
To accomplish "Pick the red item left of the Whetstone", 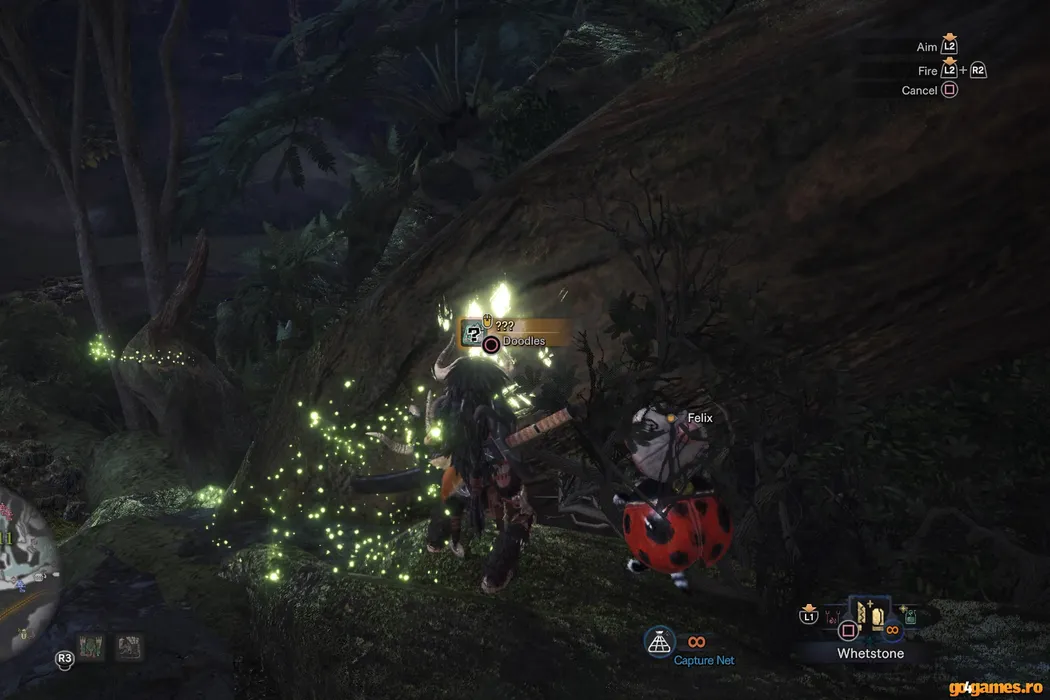I will click(x=831, y=619).
